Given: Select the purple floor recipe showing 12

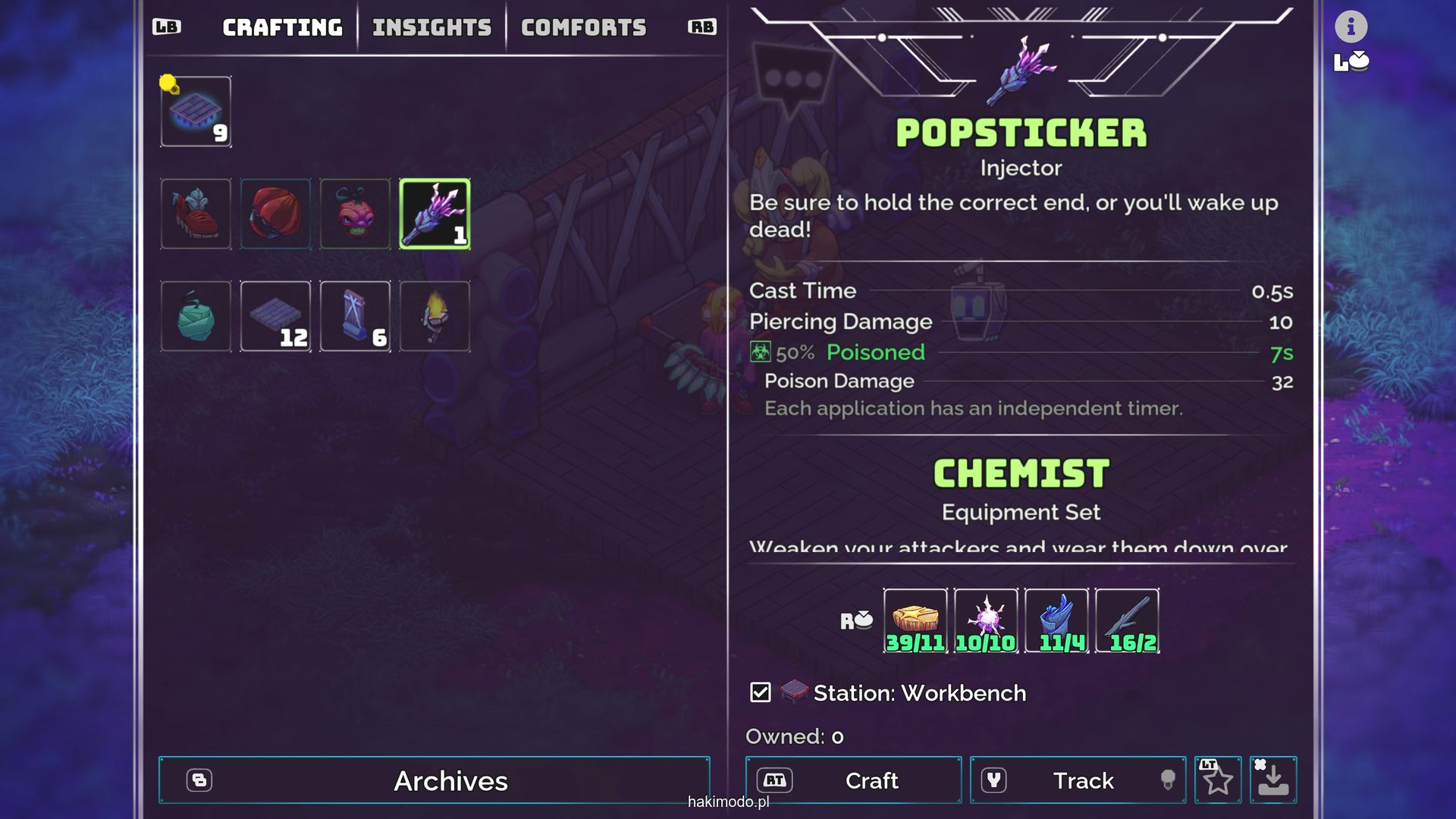Looking at the screenshot, I should click(275, 316).
